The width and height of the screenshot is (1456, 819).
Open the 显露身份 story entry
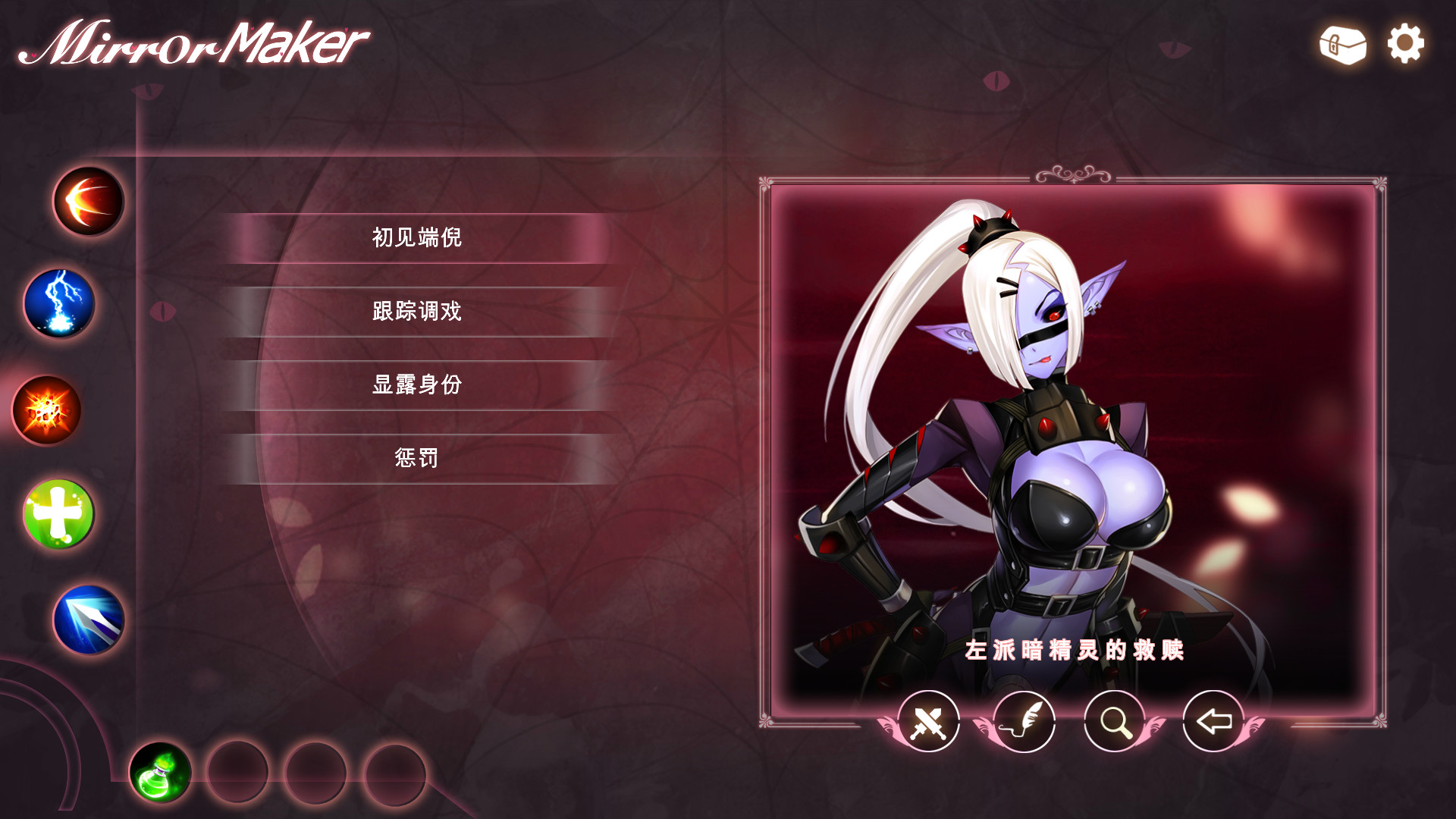[x=417, y=384]
